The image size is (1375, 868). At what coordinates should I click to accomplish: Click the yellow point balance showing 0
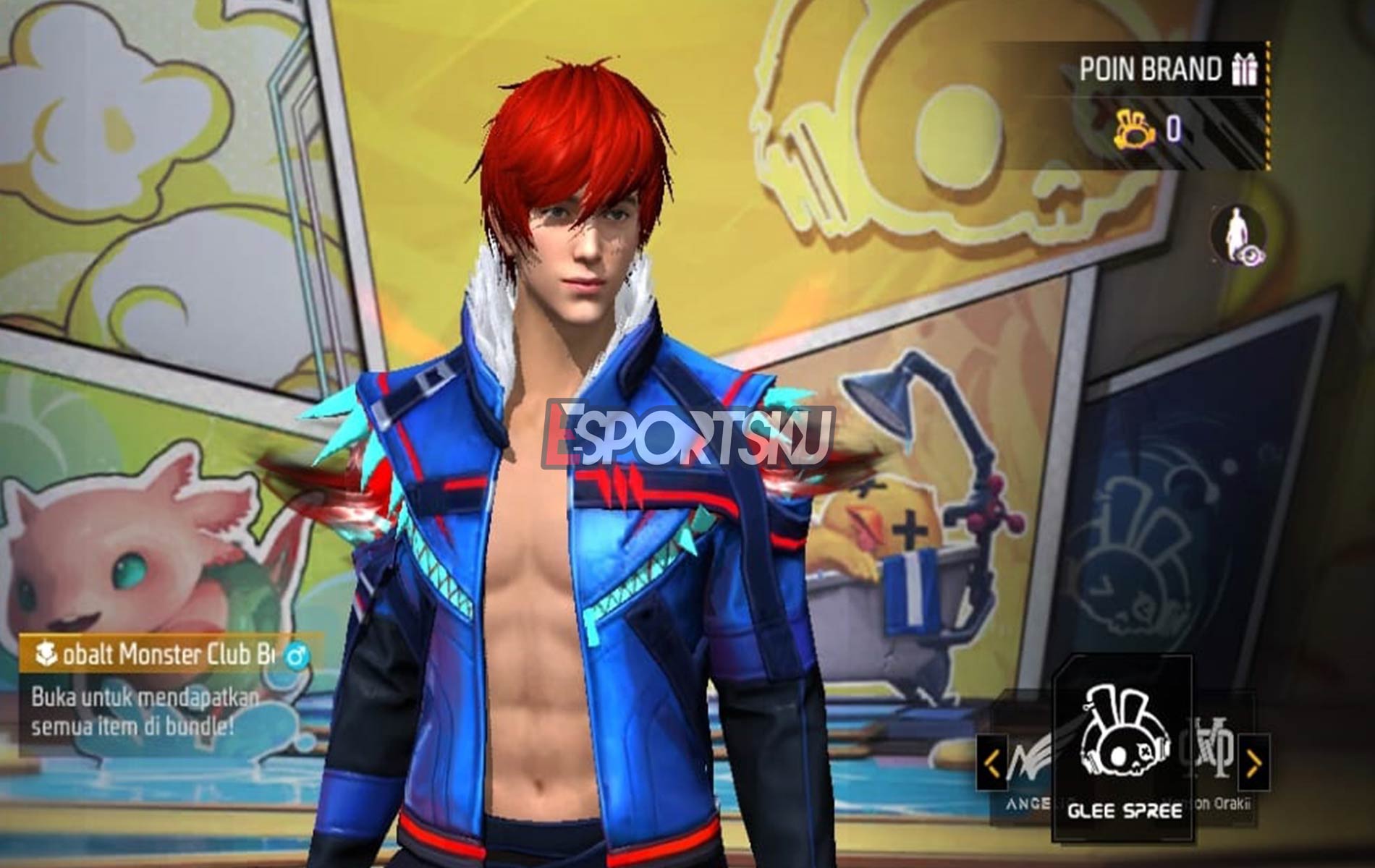(x=1175, y=130)
